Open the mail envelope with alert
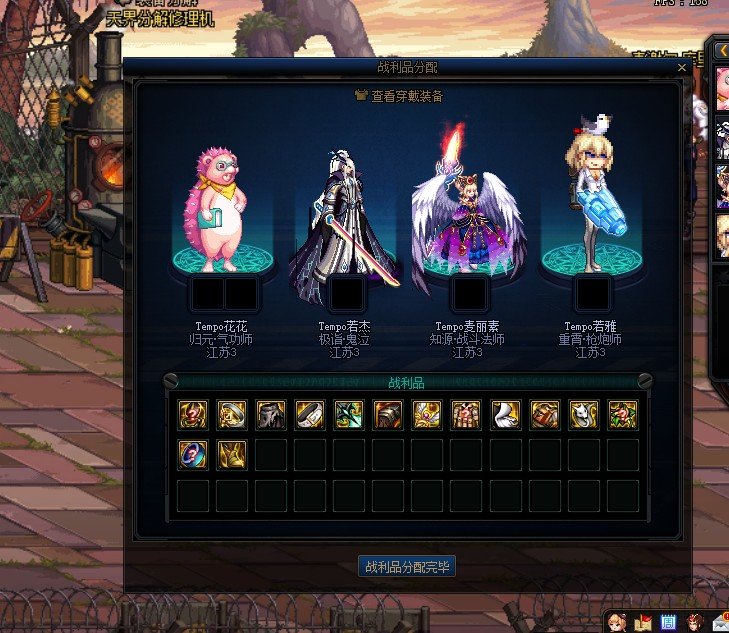This screenshot has height=633, width=729. (x=721, y=622)
